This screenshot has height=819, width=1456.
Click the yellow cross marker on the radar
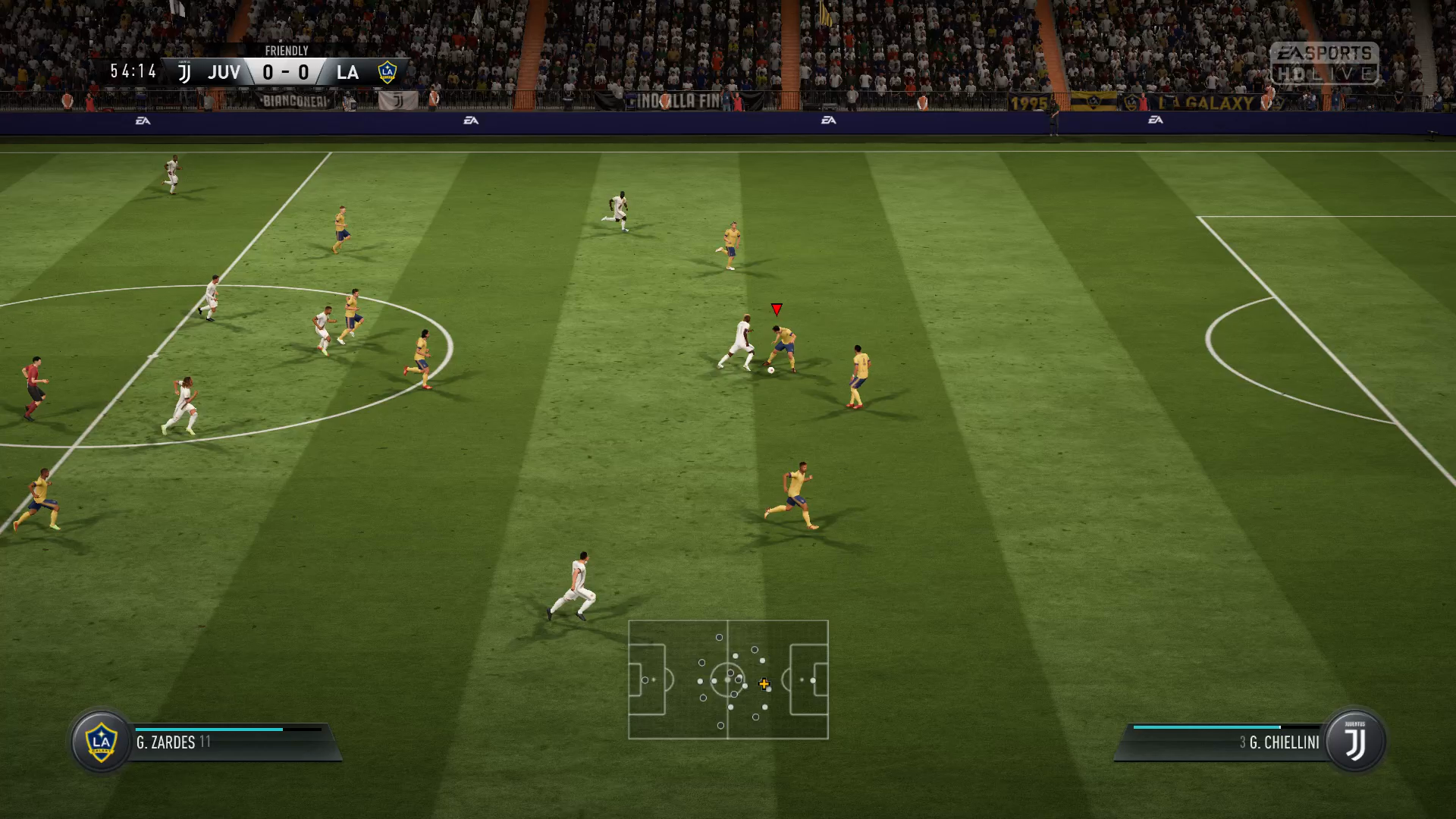[764, 683]
